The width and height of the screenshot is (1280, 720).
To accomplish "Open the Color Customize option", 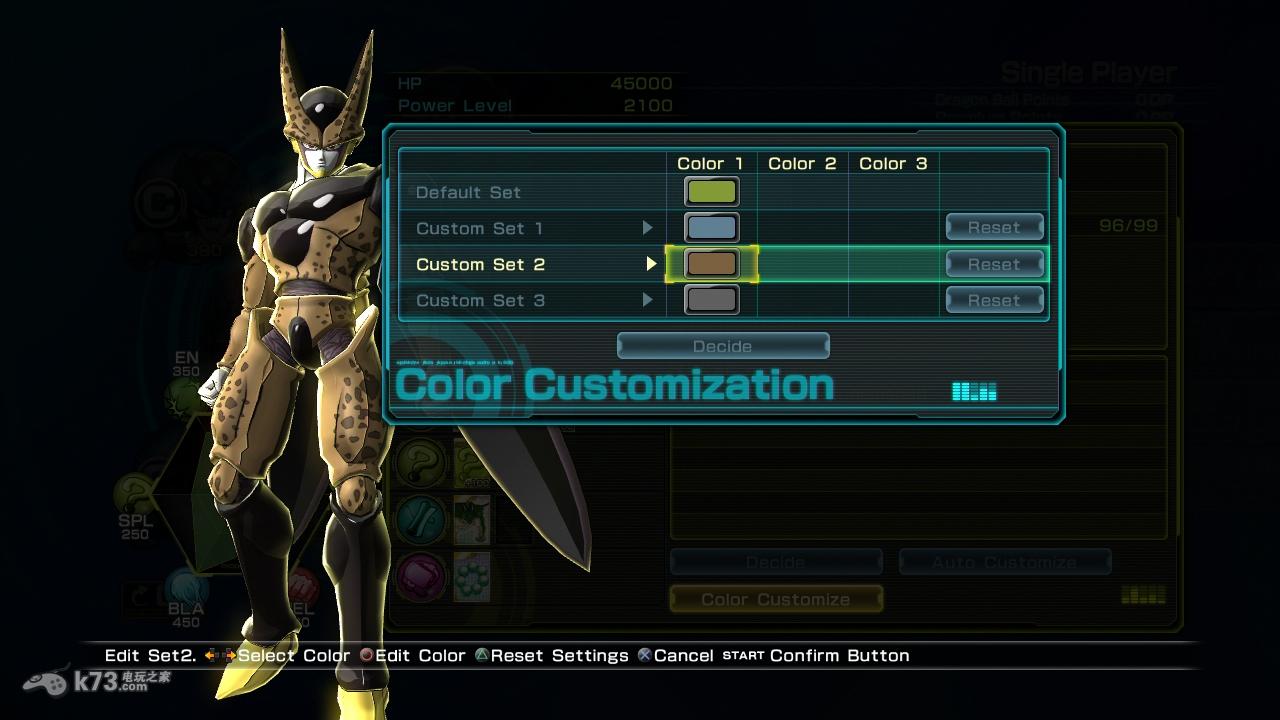I will click(x=776, y=599).
